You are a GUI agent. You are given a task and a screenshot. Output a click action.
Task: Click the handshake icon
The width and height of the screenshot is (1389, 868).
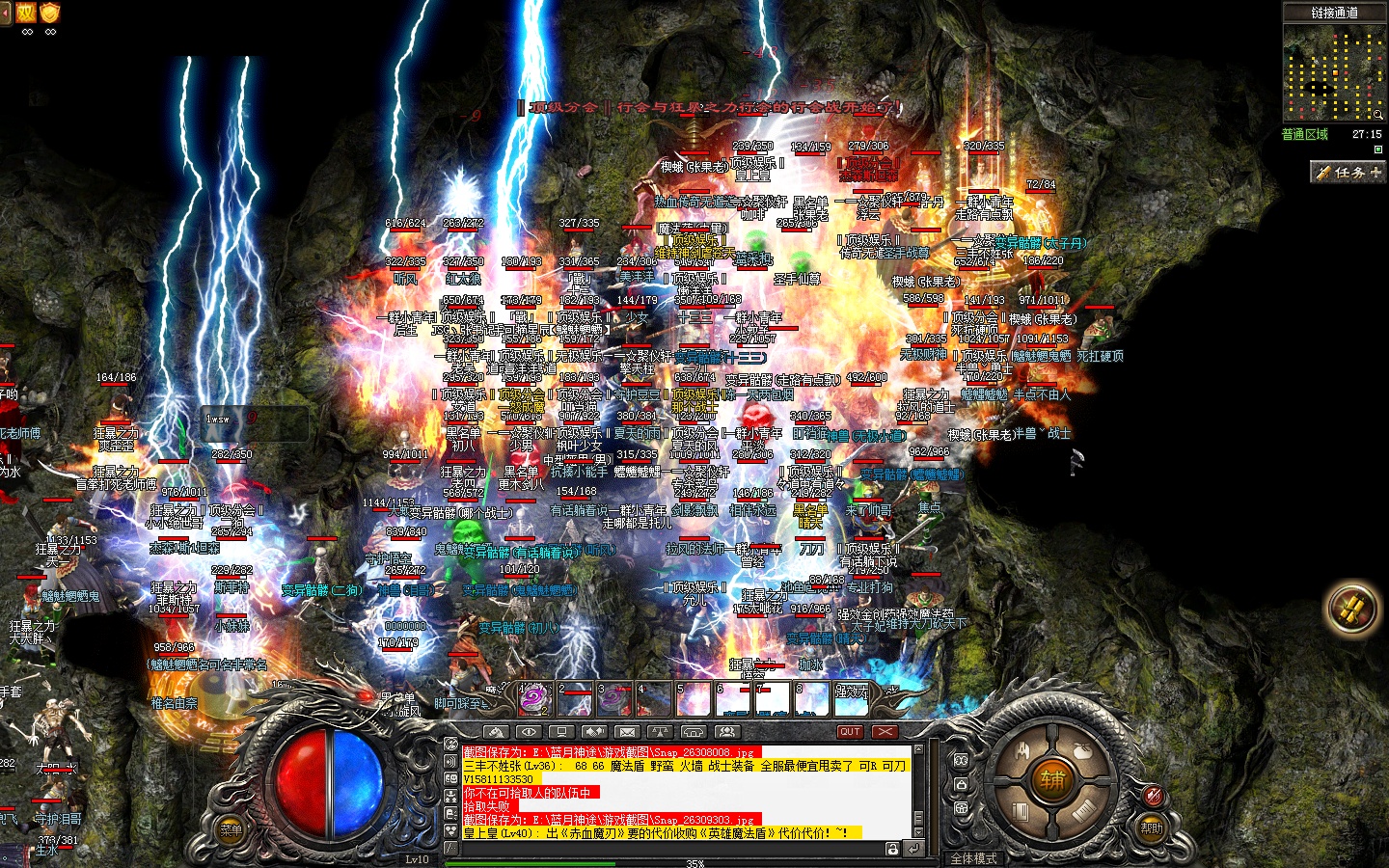tap(594, 732)
